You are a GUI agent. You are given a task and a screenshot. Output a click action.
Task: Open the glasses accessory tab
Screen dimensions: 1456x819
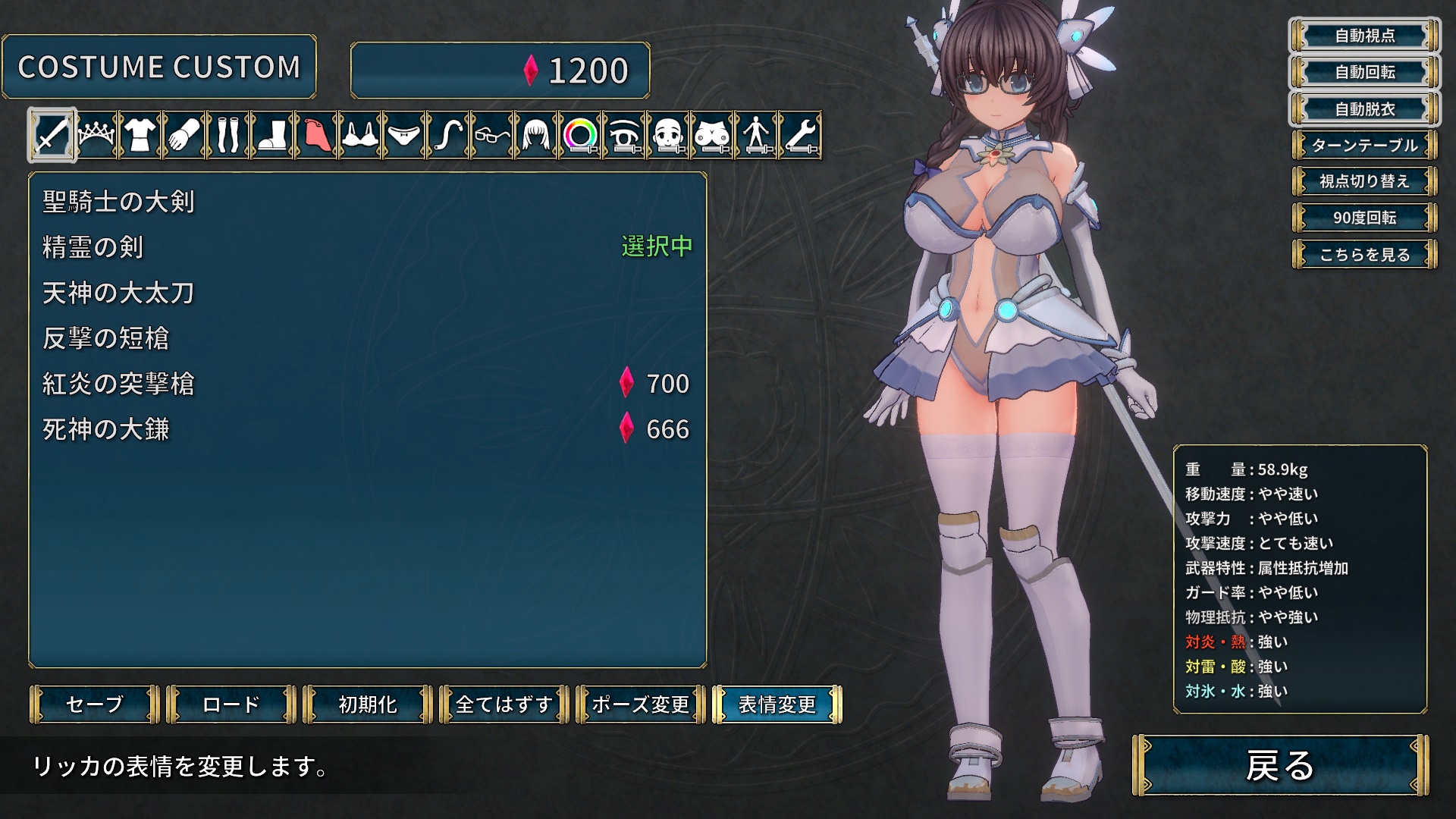(x=492, y=136)
